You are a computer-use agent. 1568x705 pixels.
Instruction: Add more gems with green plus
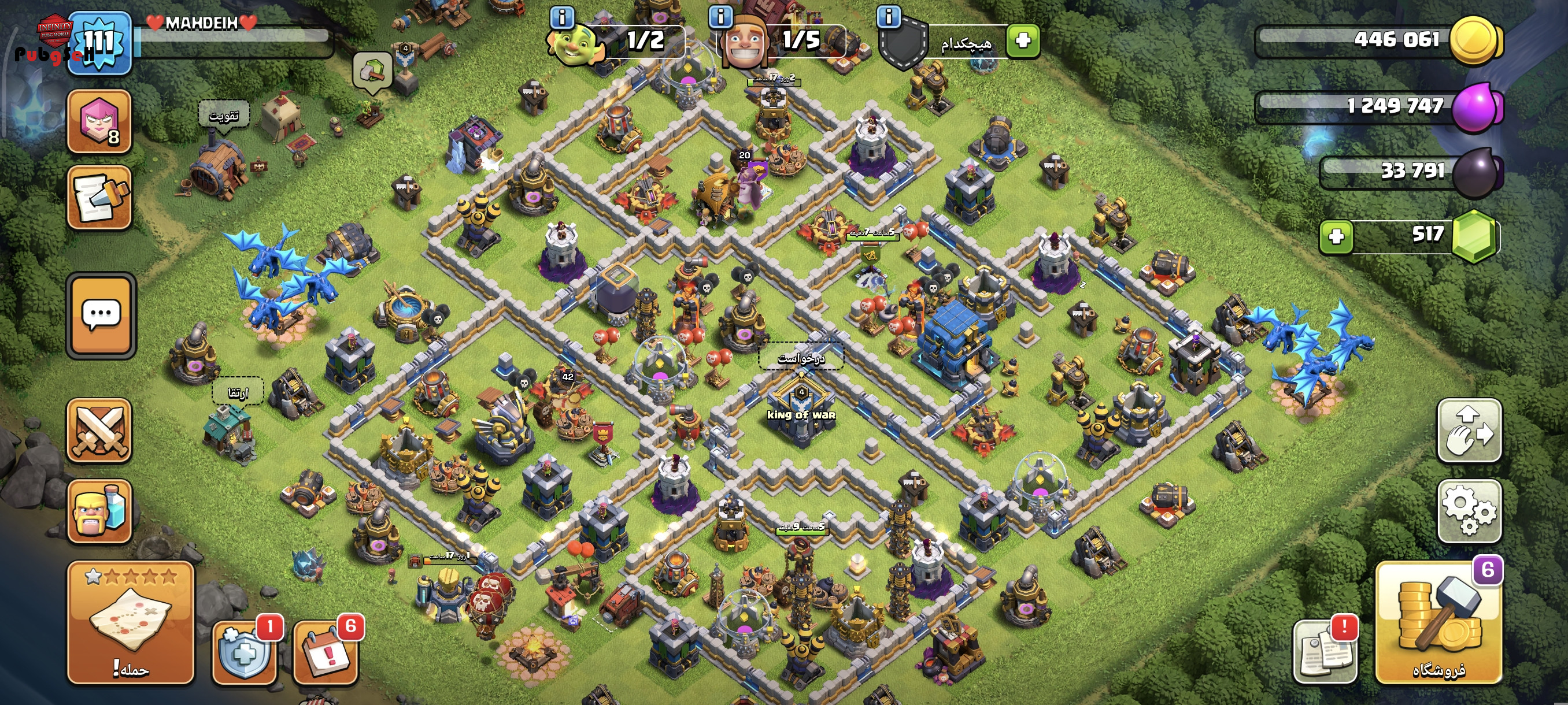[x=1336, y=236]
